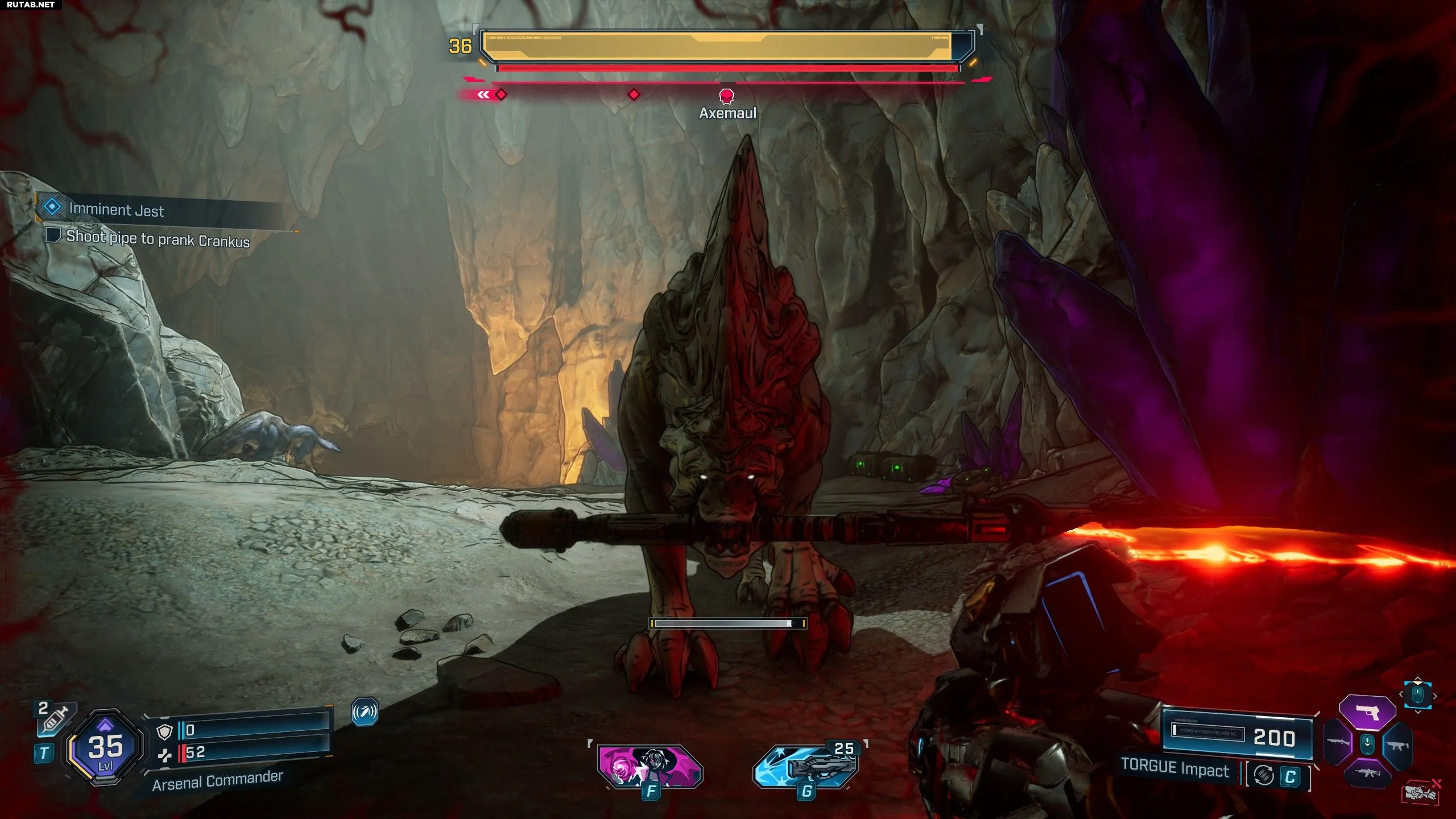Select the Imminent Jest quest tracker

117,209
